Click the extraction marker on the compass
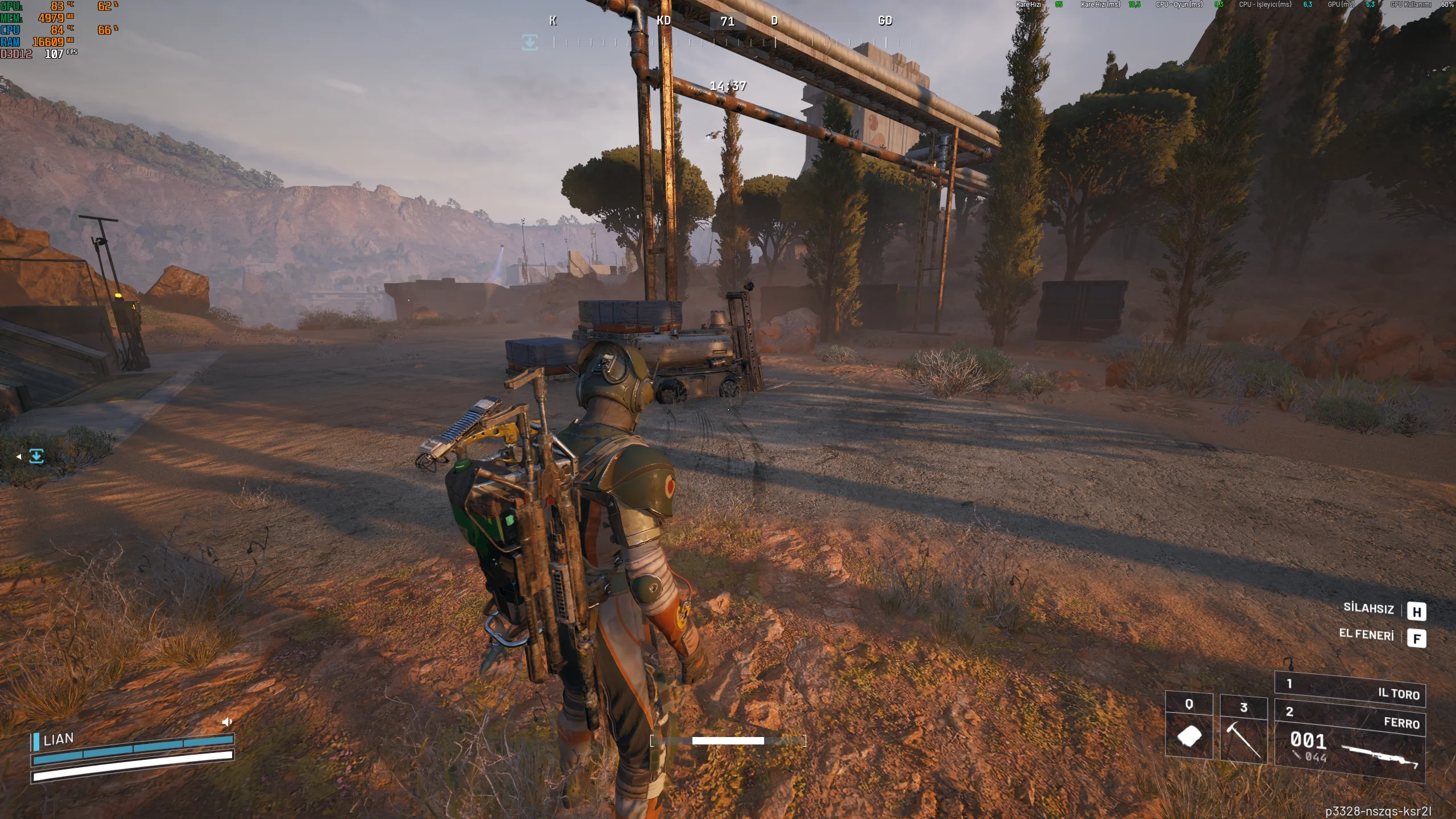Viewport: 1456px width, 819px height. (530, 42)
